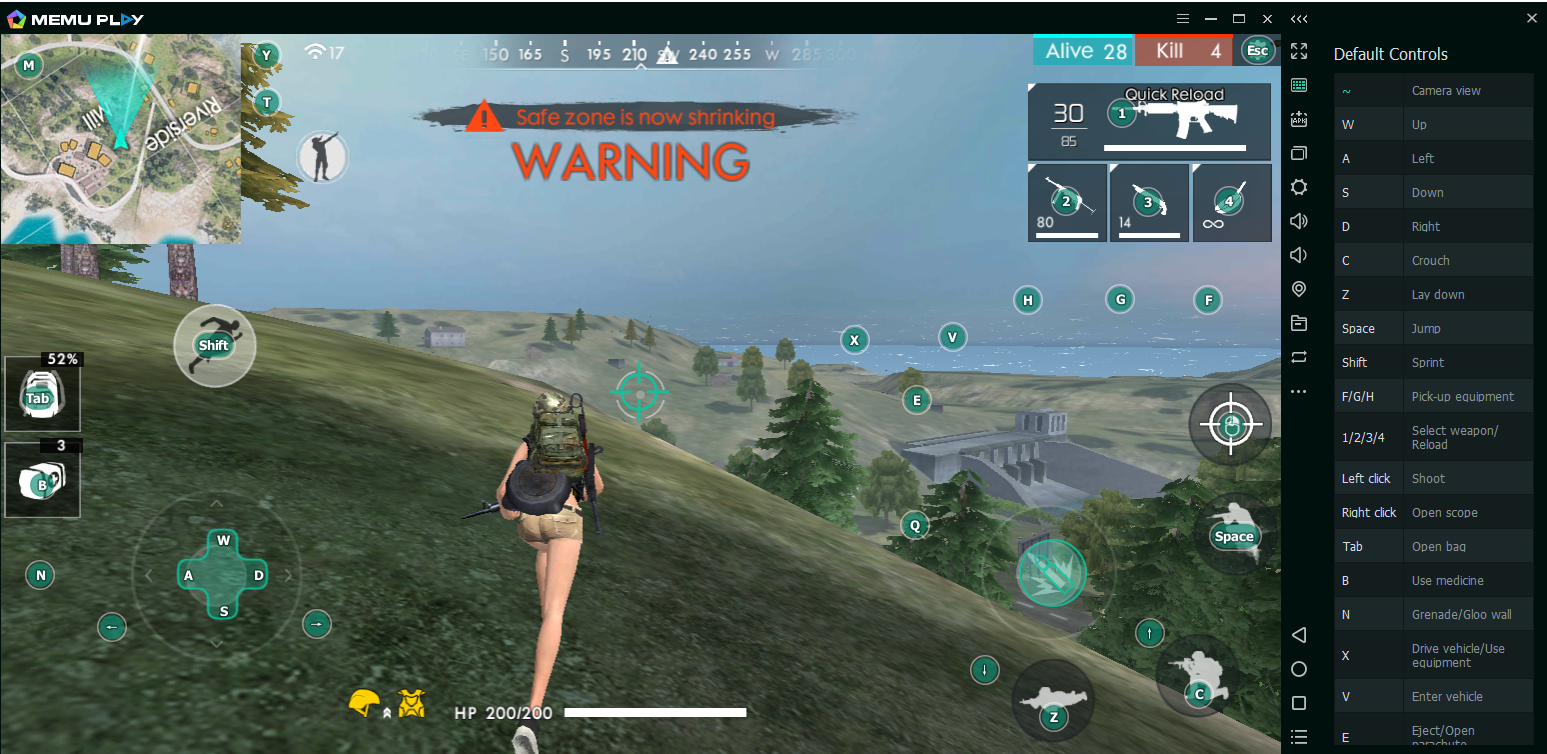Switch to weapon slot 3 with 14 ammo
Image resolution: width=1547 pixels, height=754 pixels.
click(x=1149, y=202)
